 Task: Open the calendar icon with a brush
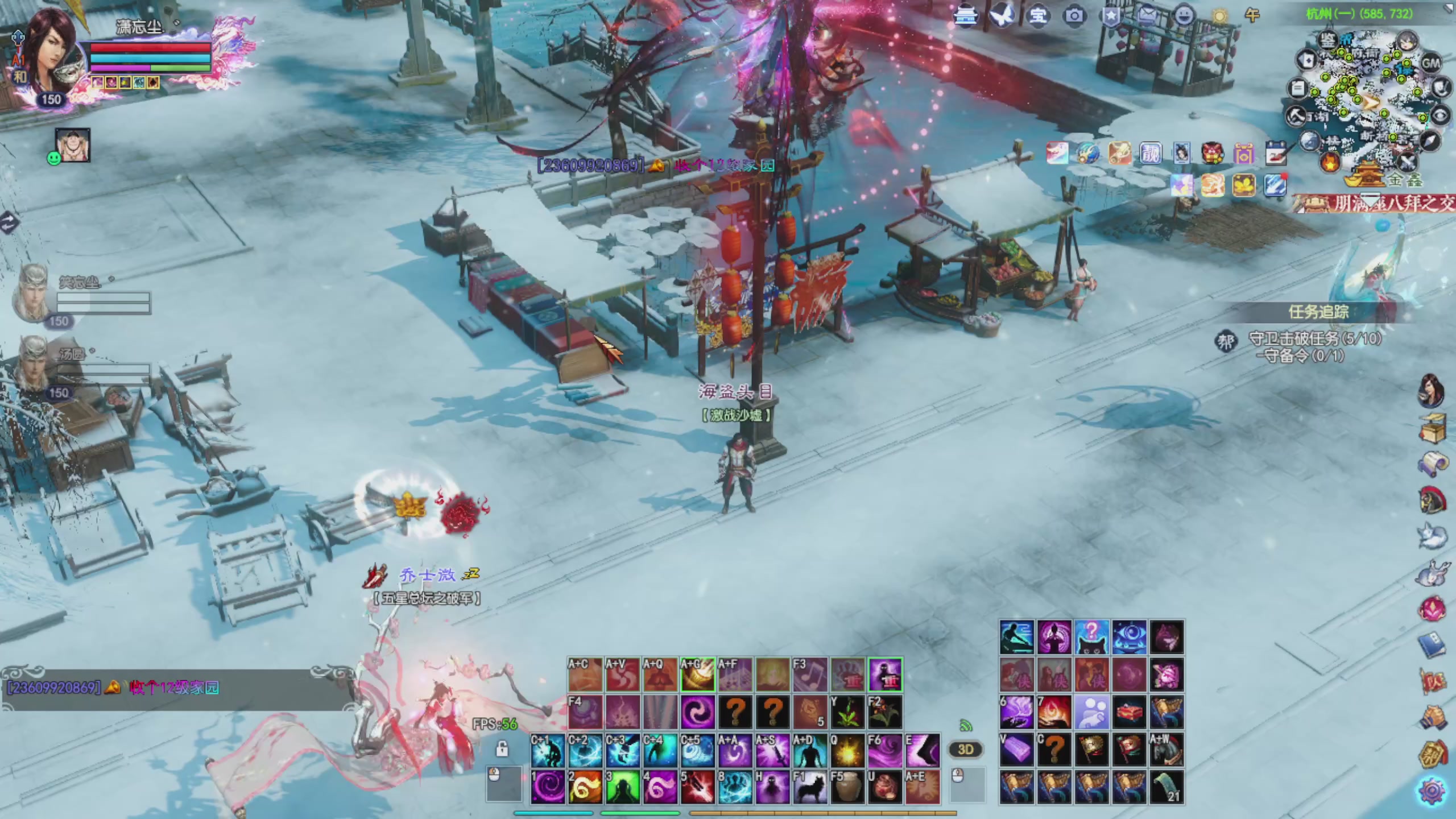click(x=1276, y=154)
